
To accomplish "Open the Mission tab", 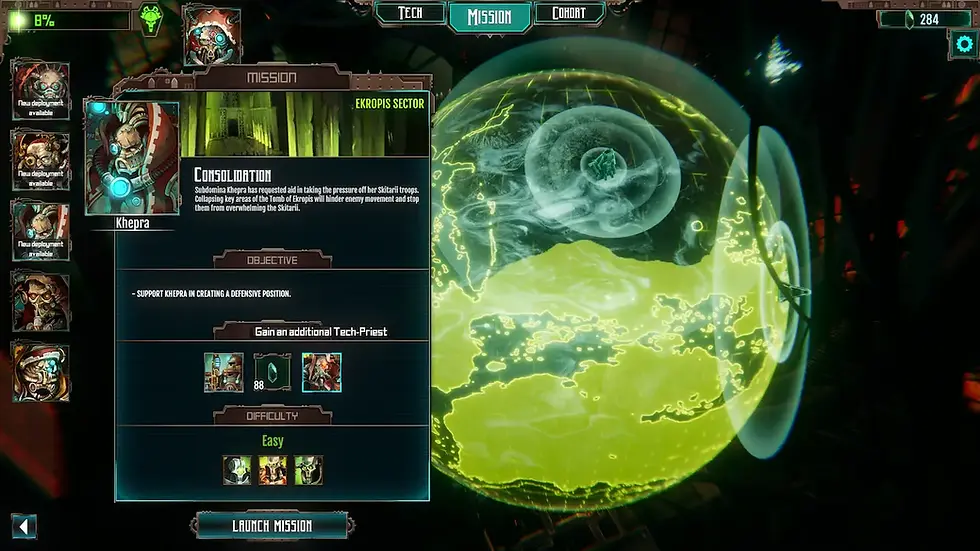I will click(x=489, y=16).
